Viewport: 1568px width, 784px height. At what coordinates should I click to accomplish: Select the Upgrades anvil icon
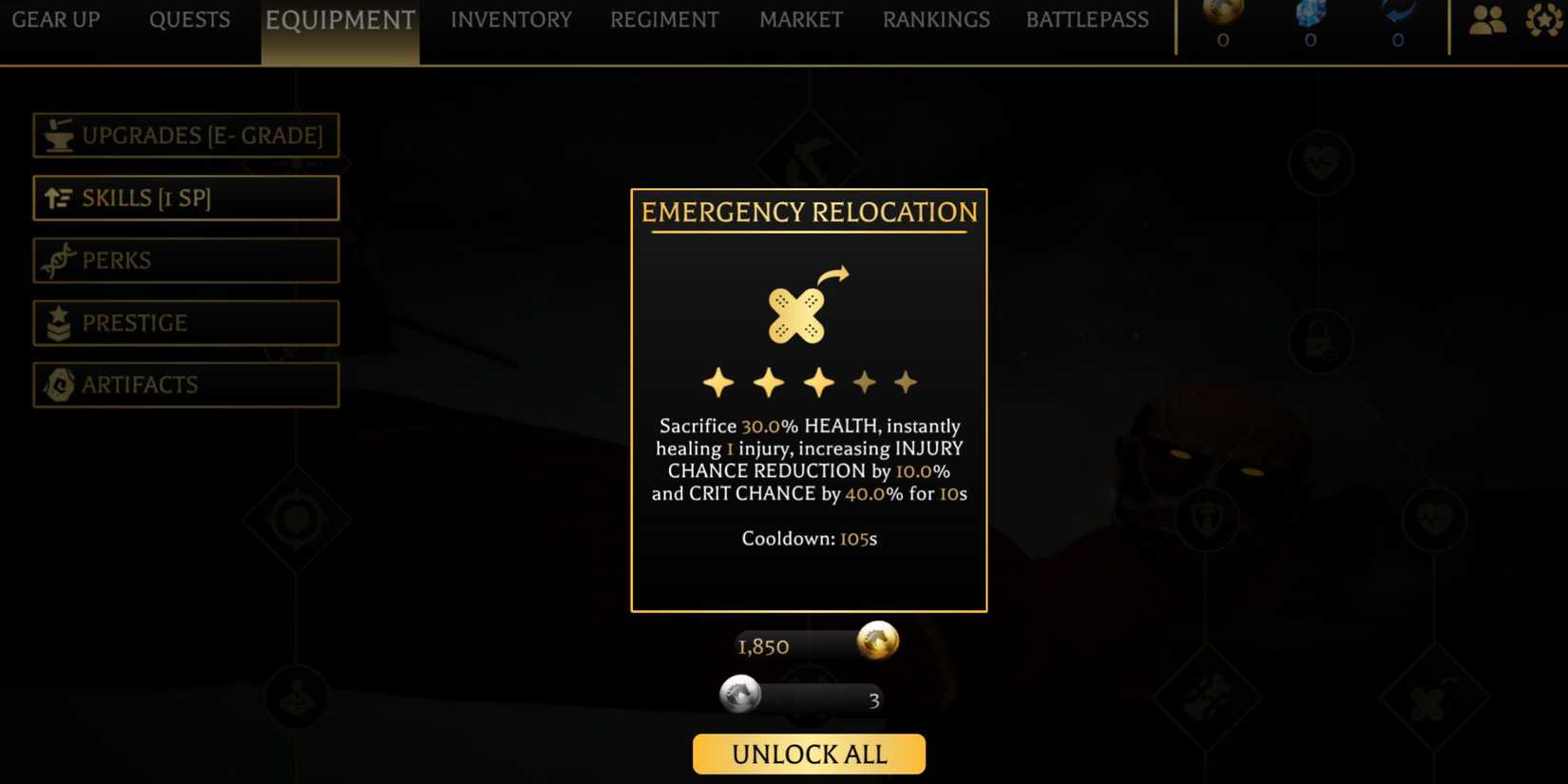click(59, 135)
